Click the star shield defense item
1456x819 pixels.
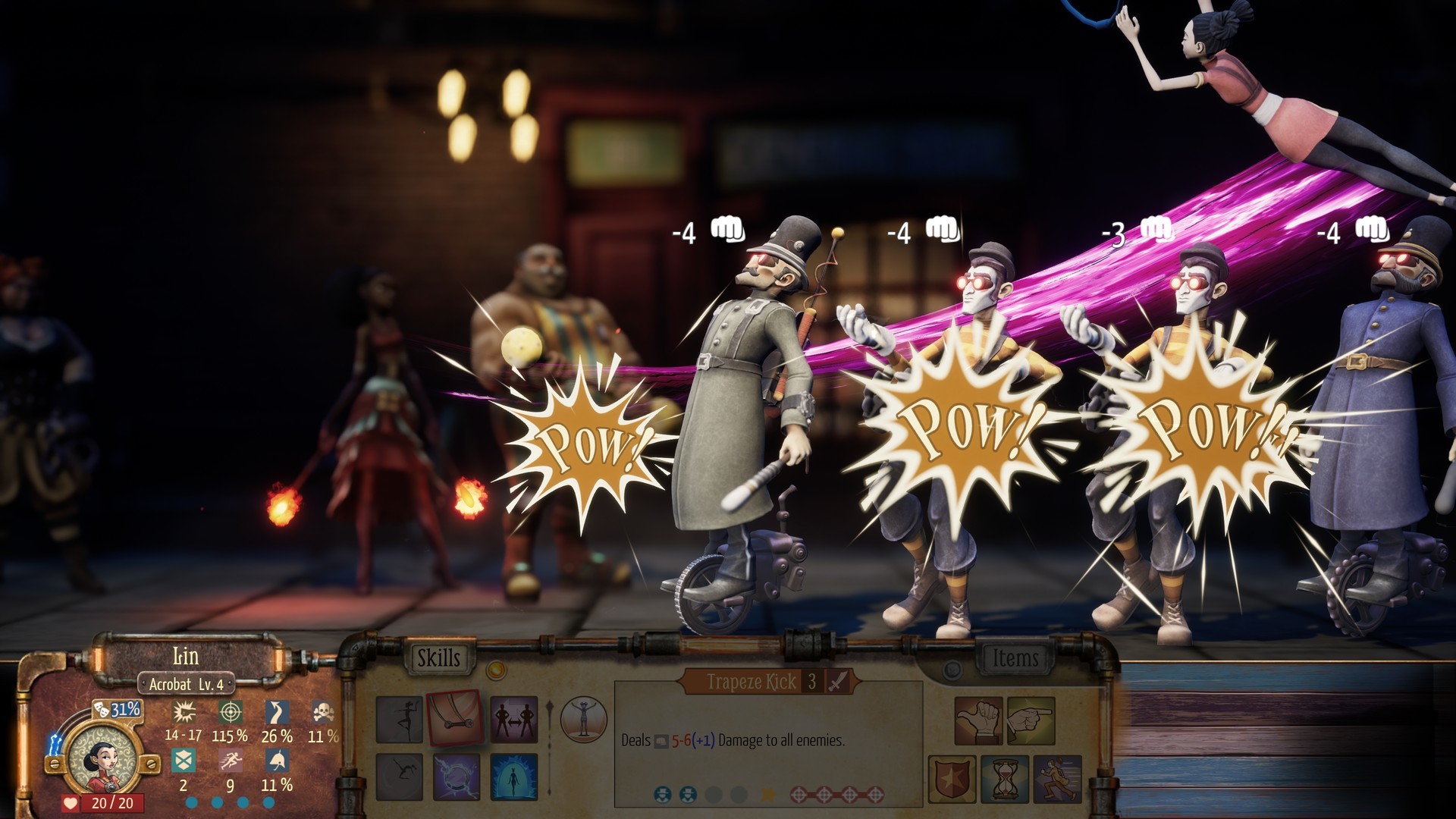(952, 779)
